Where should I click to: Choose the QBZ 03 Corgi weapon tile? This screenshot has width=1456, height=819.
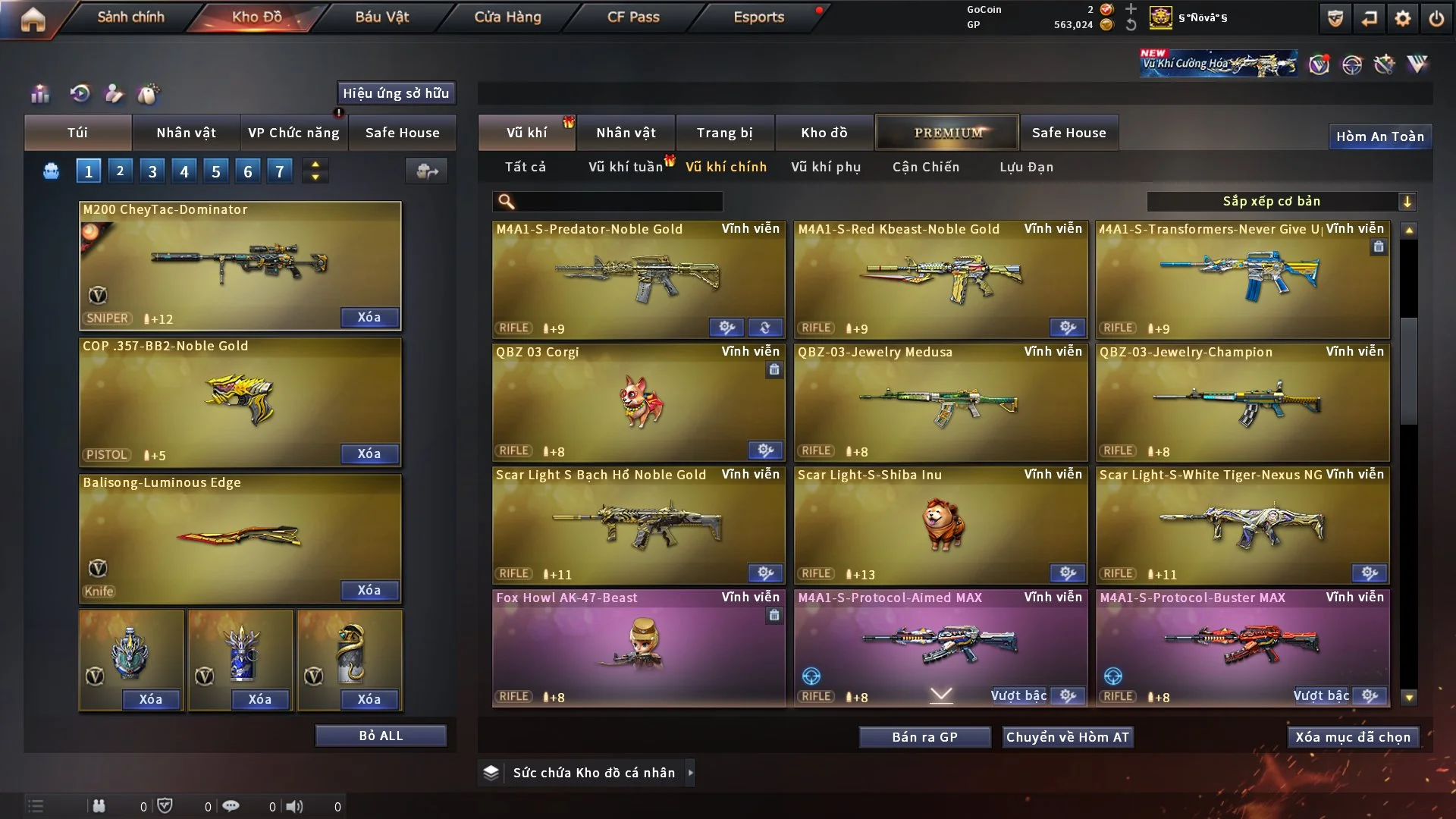(x=639, y=402)
